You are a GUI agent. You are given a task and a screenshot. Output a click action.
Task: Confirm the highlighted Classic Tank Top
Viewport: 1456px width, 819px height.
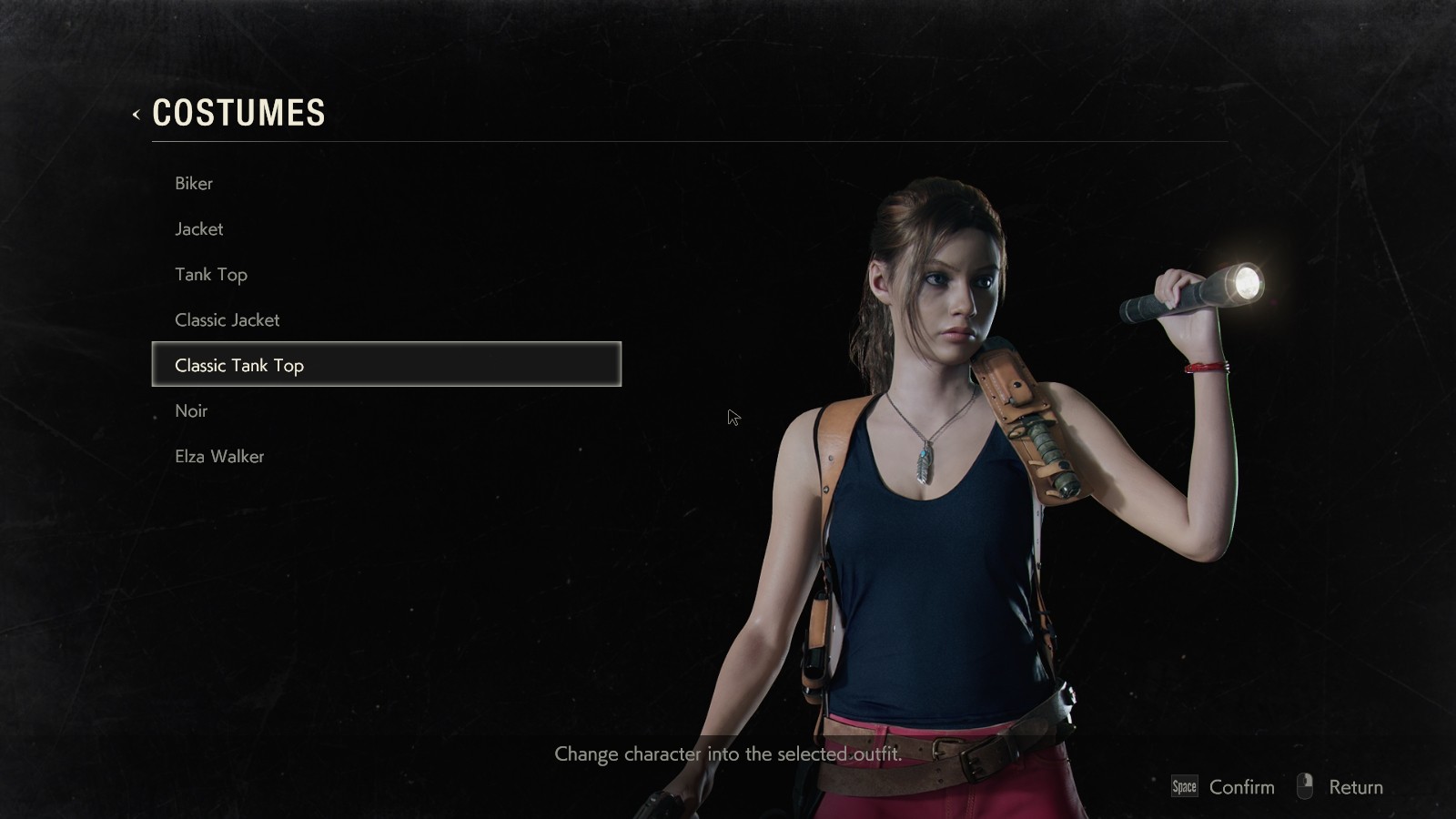(1224, 787)
